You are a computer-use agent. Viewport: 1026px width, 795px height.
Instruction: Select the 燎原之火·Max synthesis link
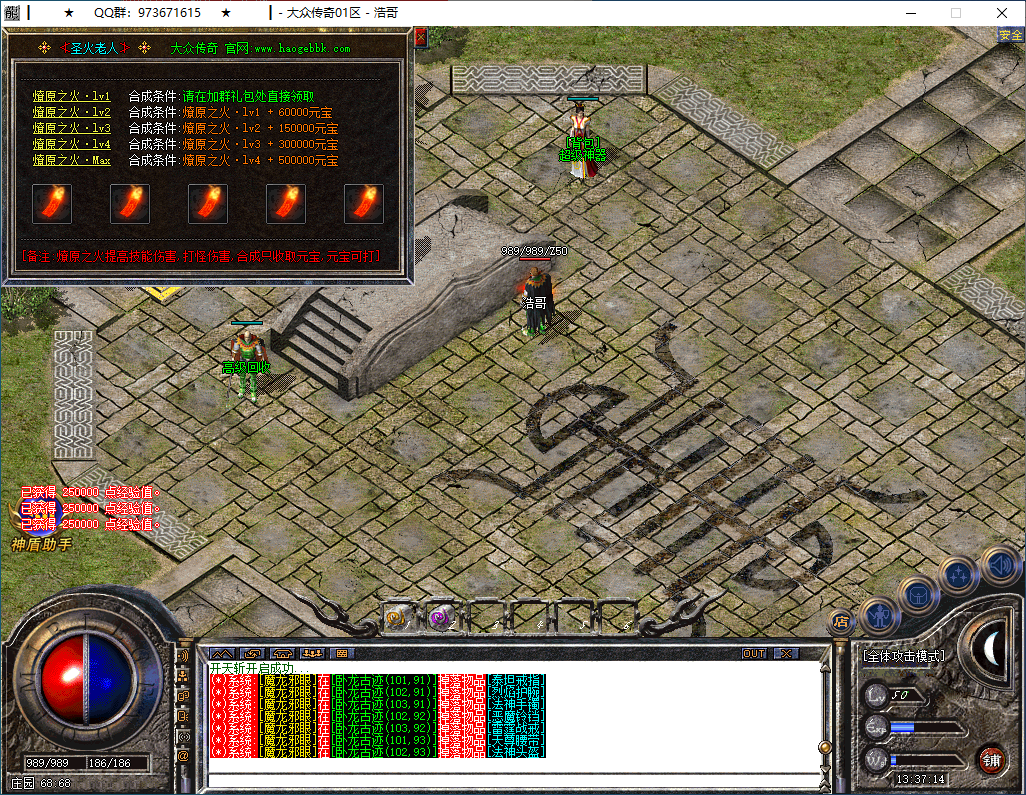[x=71, y=161]
